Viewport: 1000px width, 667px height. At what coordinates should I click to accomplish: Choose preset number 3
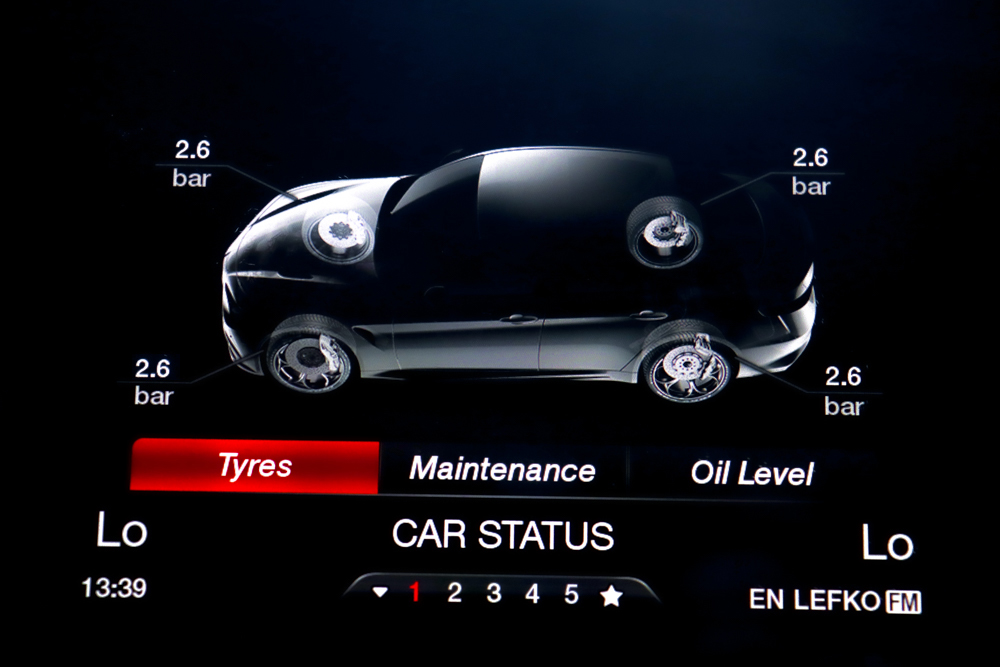[x=493, y=594]
